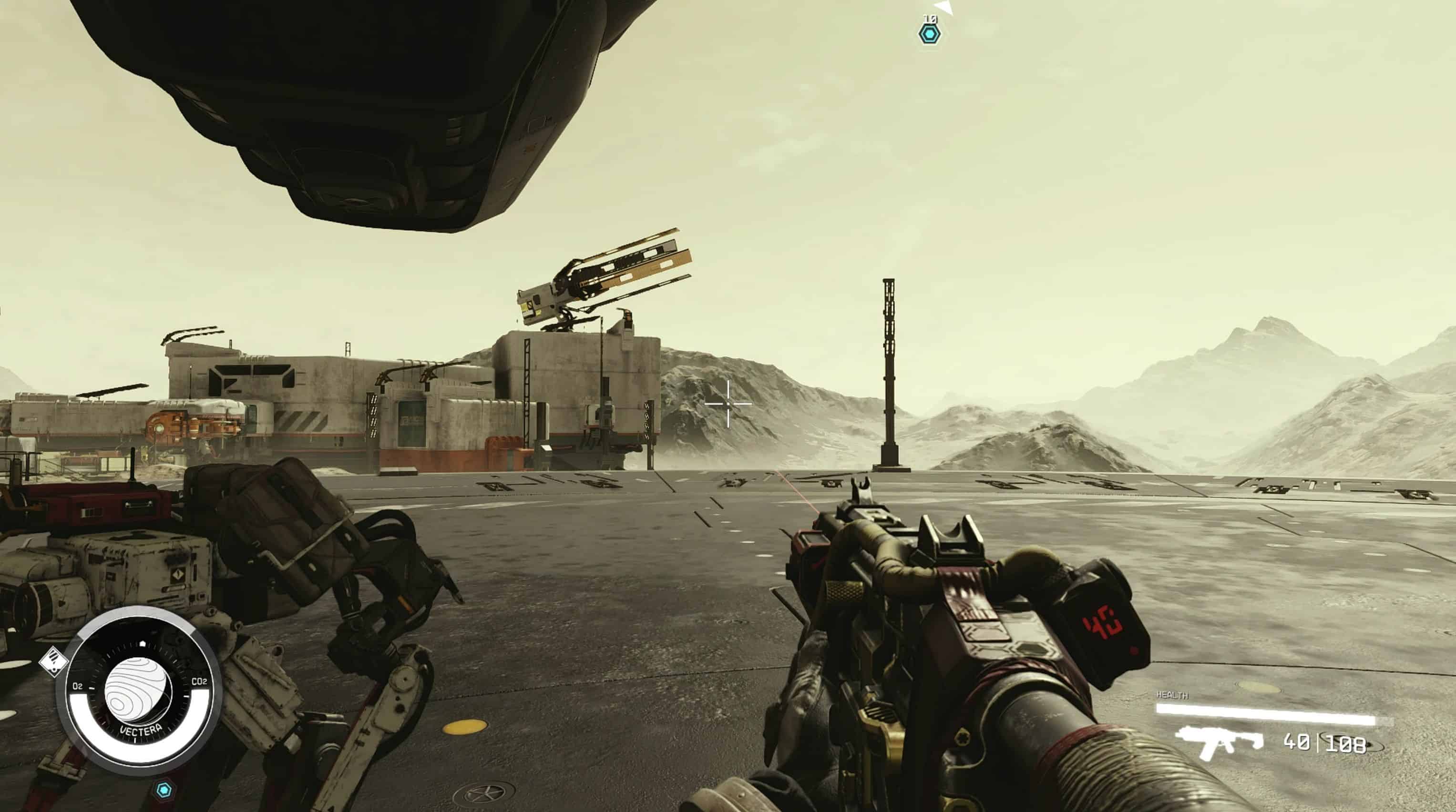Select the blue hexagon quest marker at top
The height and width of the screenshot is (812, 1456).
(x=929, y=34)
